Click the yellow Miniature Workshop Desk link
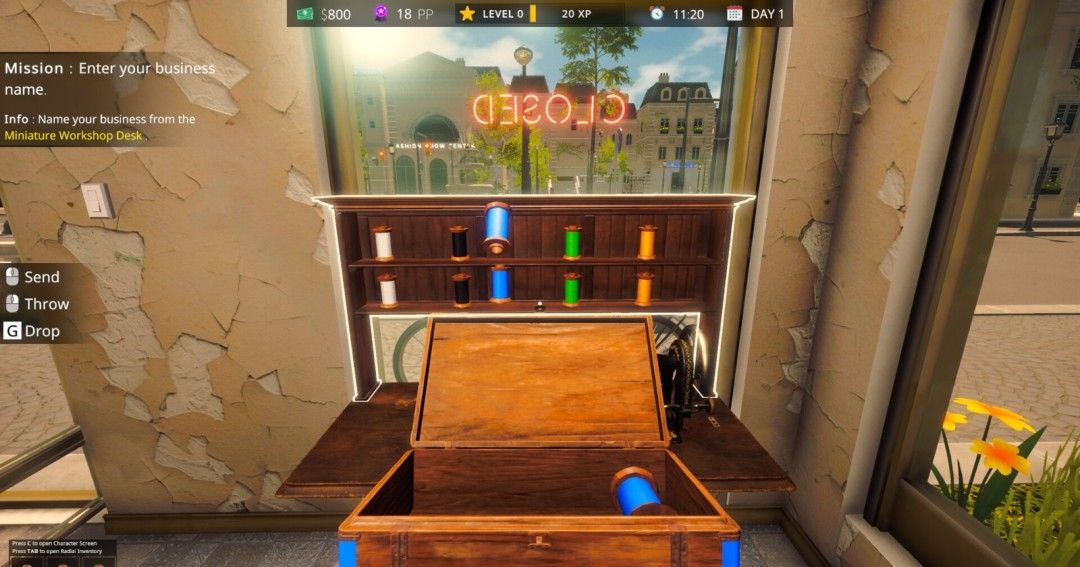This screenshot has height=567, width=1080. coord(73,135)
